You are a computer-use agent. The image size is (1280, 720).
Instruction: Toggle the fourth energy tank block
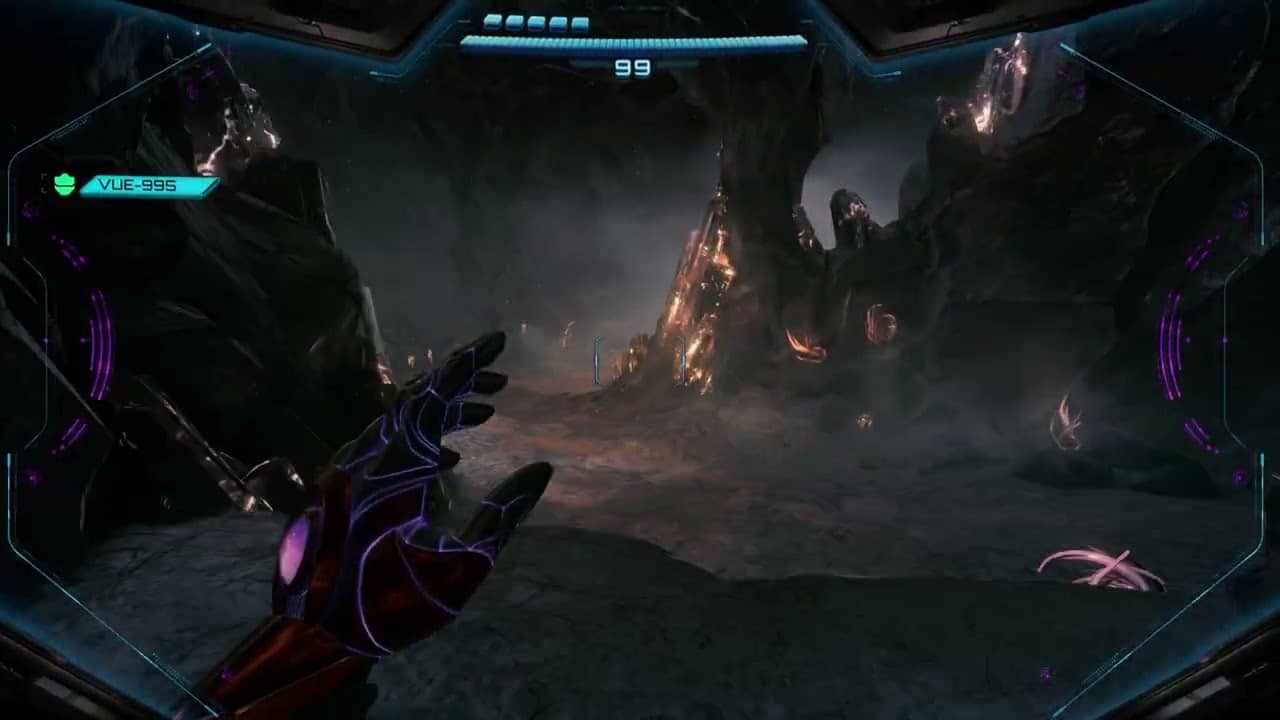pyautogui.click(x=557, y=22)
